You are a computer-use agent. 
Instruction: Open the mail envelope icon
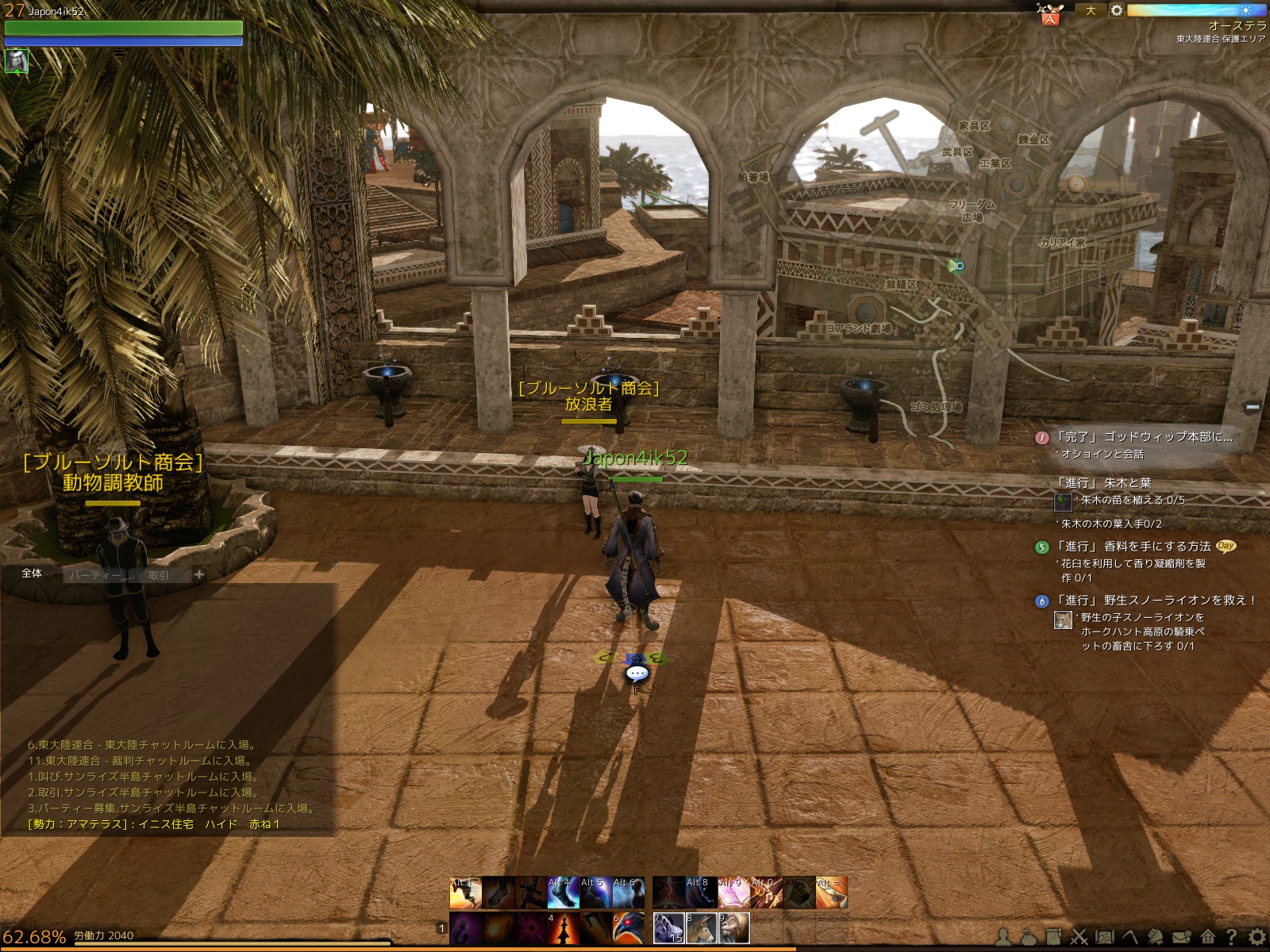click(x=1182, y=937)
